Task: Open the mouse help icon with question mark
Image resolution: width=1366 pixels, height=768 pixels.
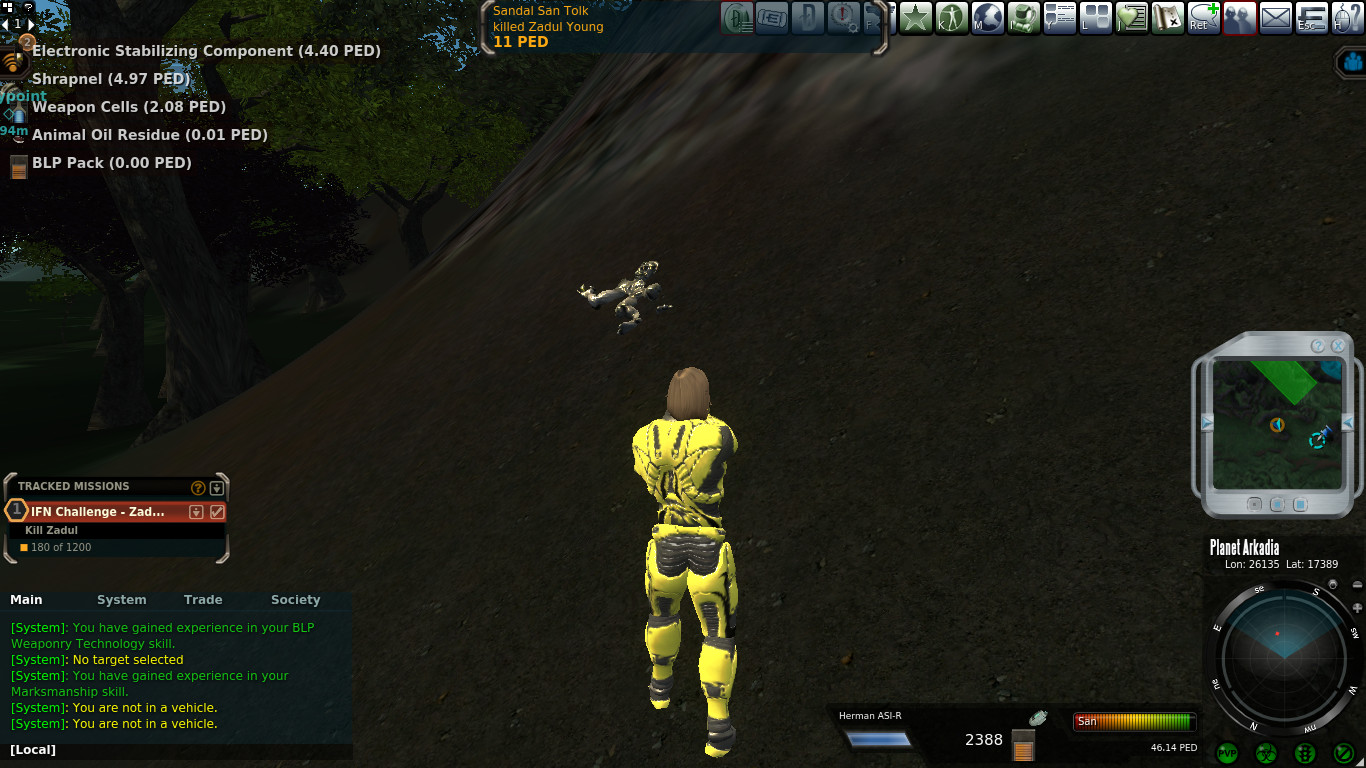Action: point(1347,18)
